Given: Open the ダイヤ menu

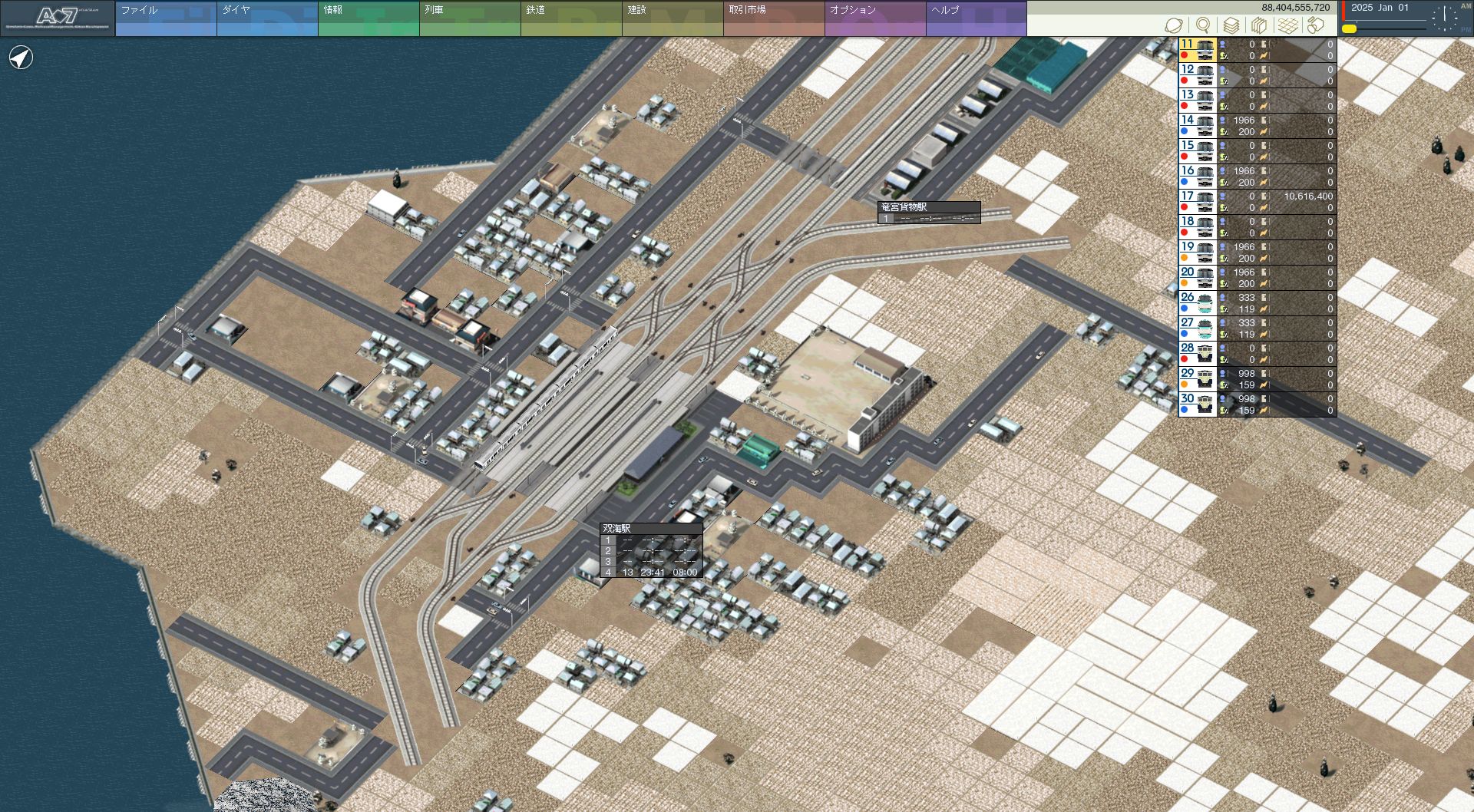Looking at the screenshot, I should (266, 18).
